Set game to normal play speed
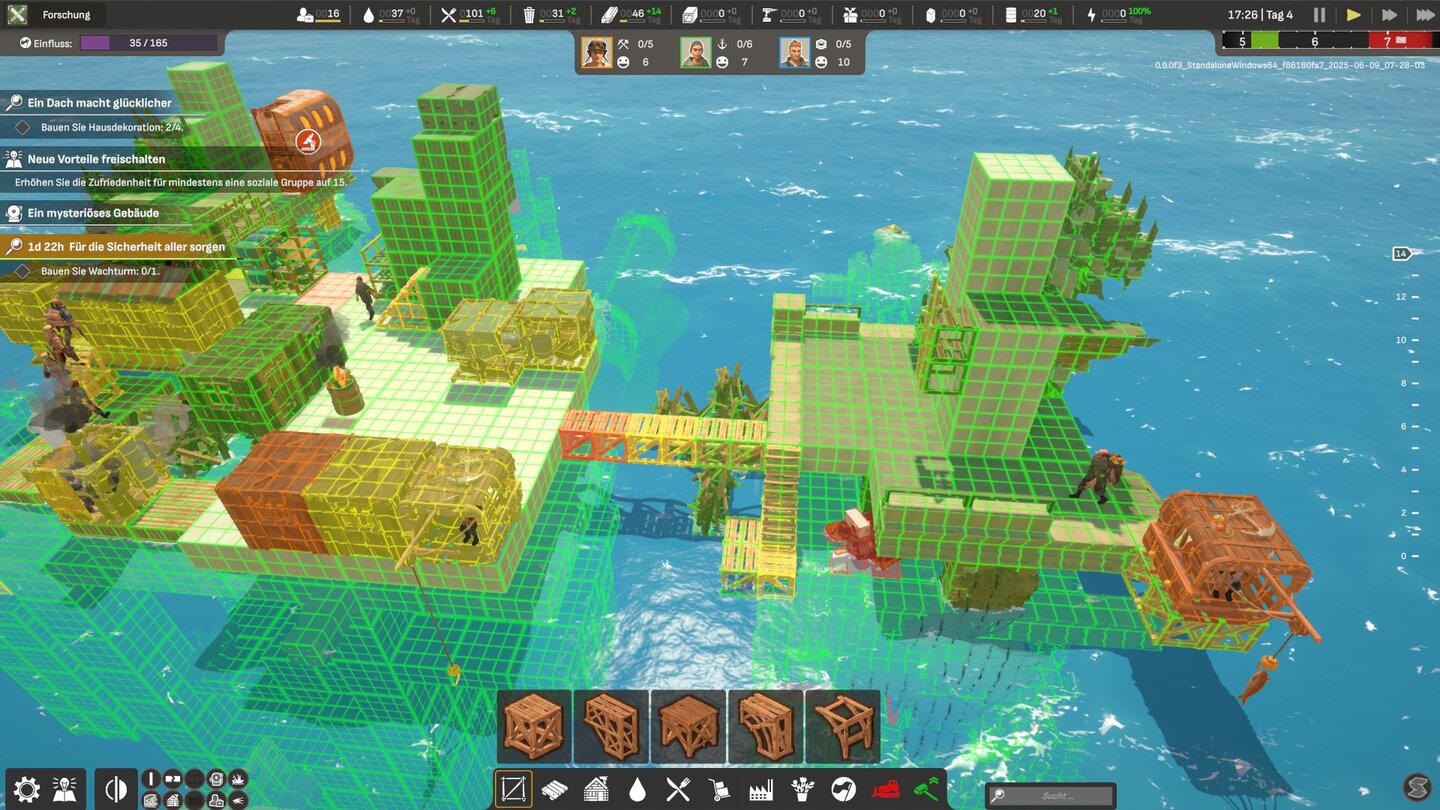Image resolution: width=1440 pixels, height=810 pixels. click(1353, 15)
